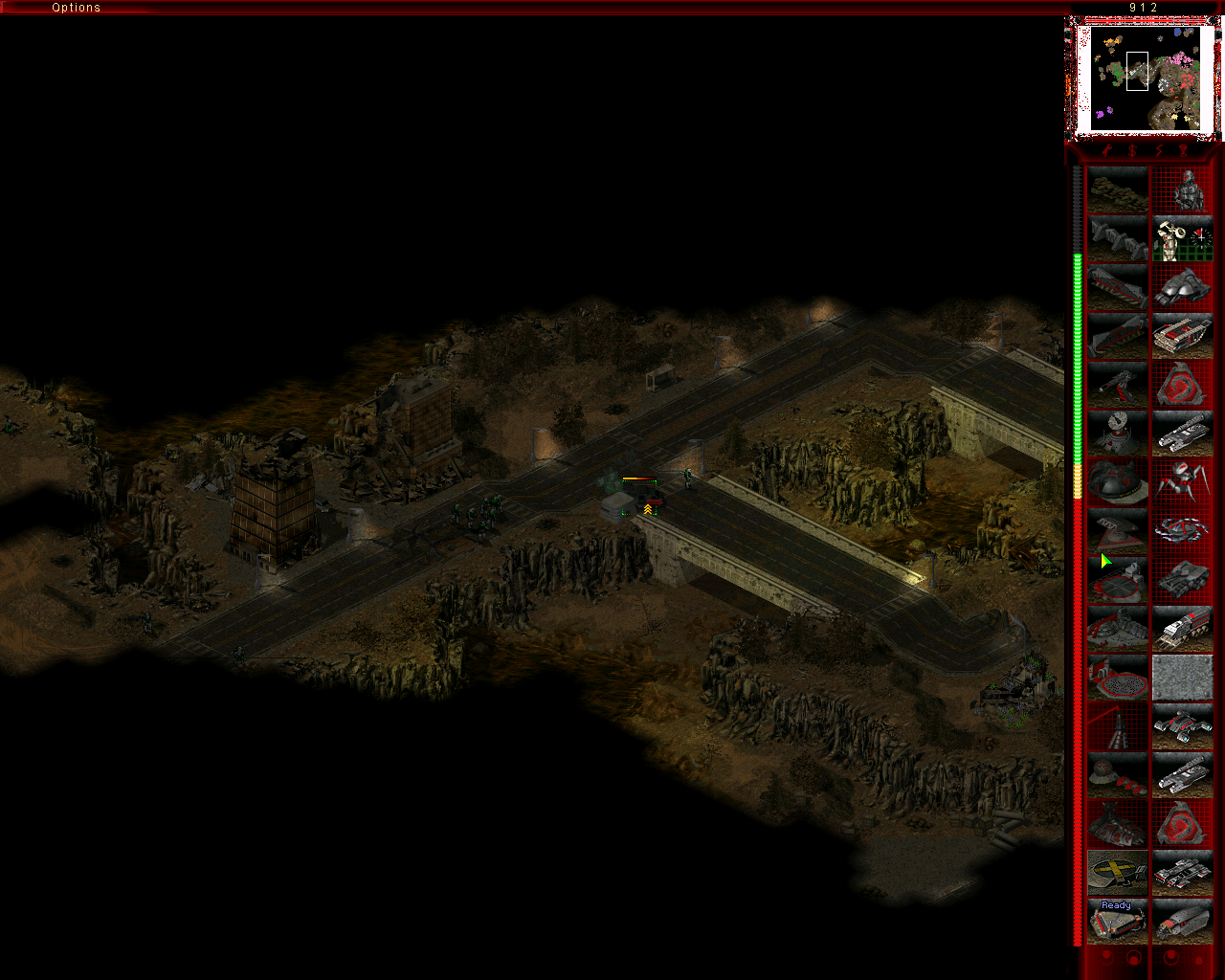Toggle the power lightning-bolt button
The width and height of the screenshot is (1225, 980).
pos(1159,151)
